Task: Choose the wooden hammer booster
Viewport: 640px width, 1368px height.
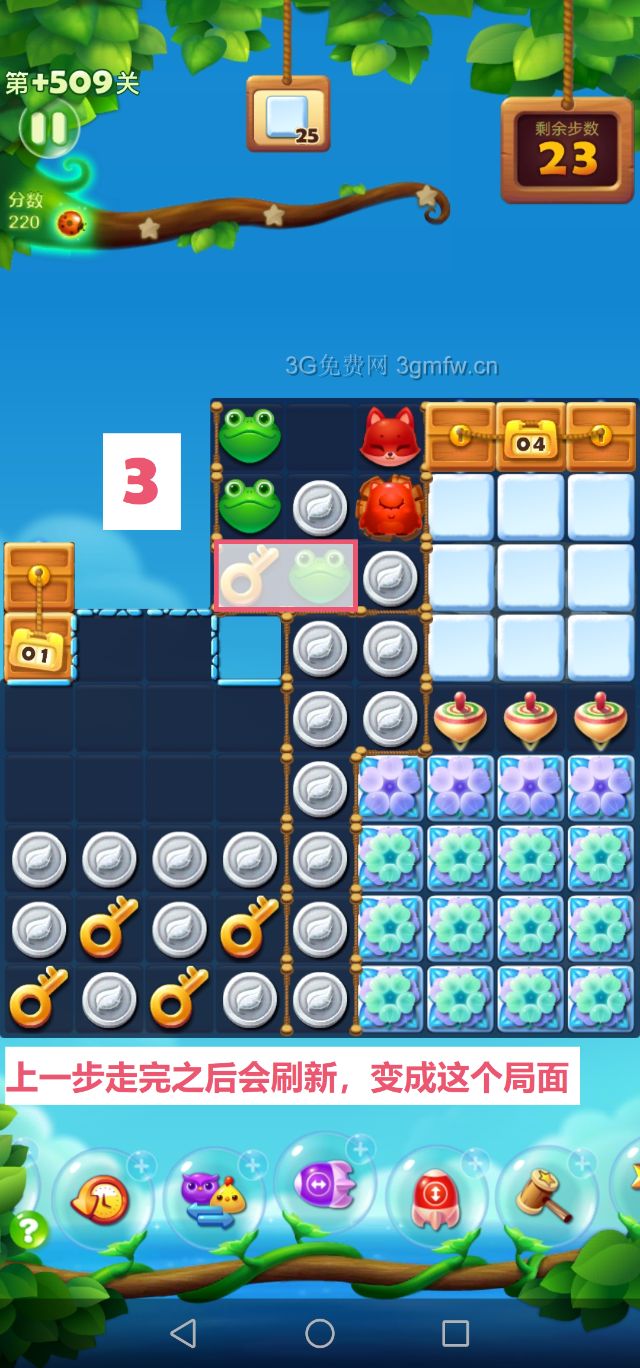Action: point(545,1195)
